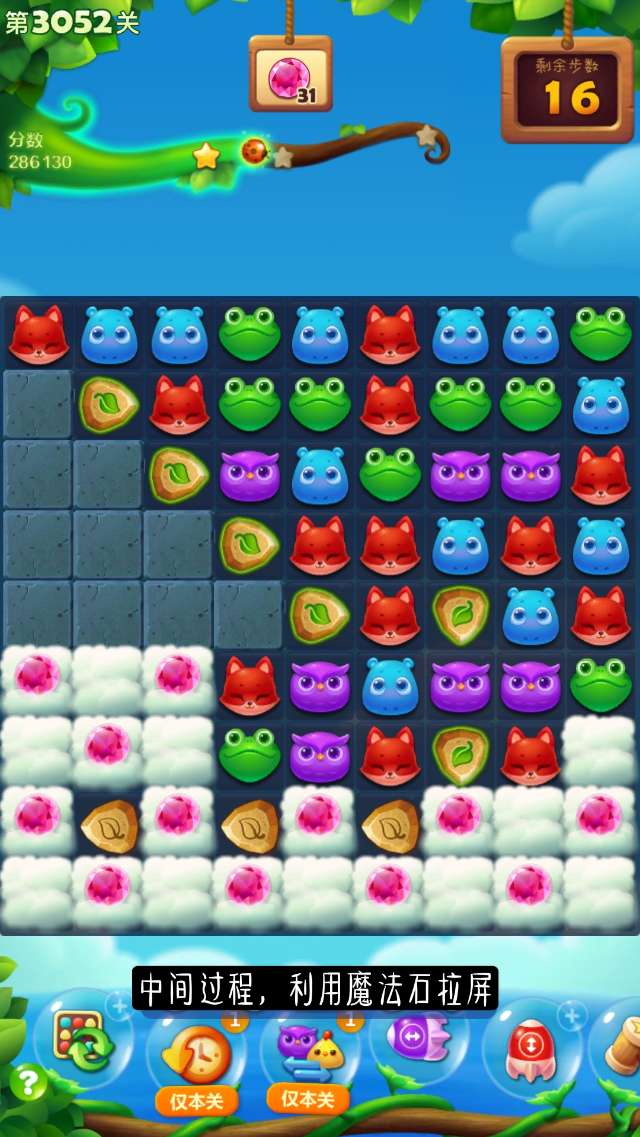This screenshot has width=640, height=1137.
Task: Select the owl and chick swap booster
Action: click(308, 1048)
